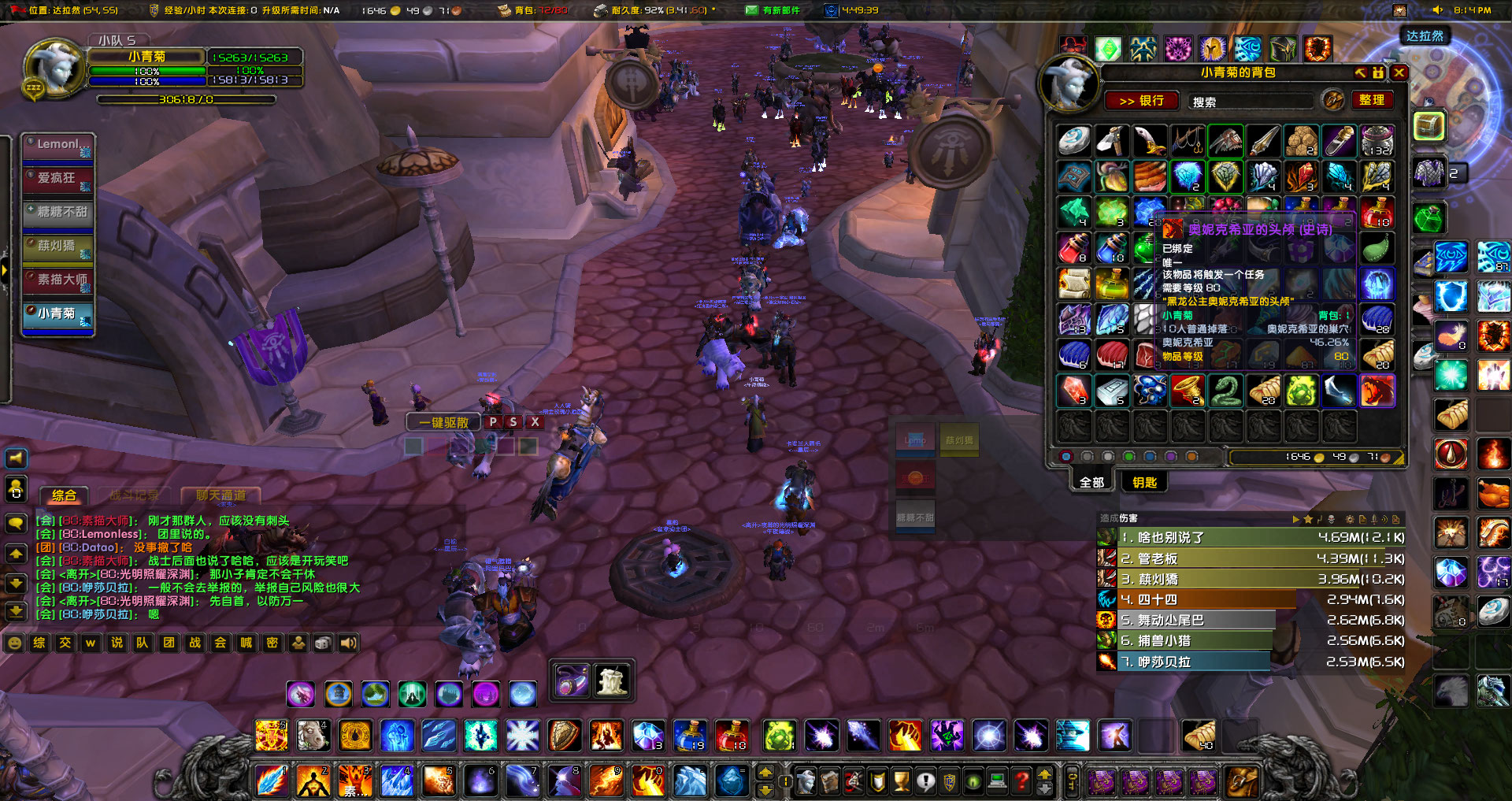Toggle the padlock icon on the bag window title bar
Screen dimensions: 1512x801
(1377, 73)
